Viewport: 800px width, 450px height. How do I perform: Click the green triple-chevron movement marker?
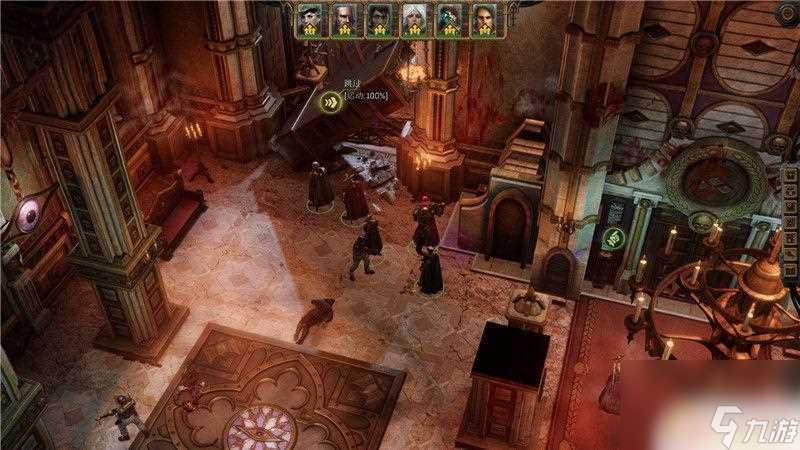[329, 100]
